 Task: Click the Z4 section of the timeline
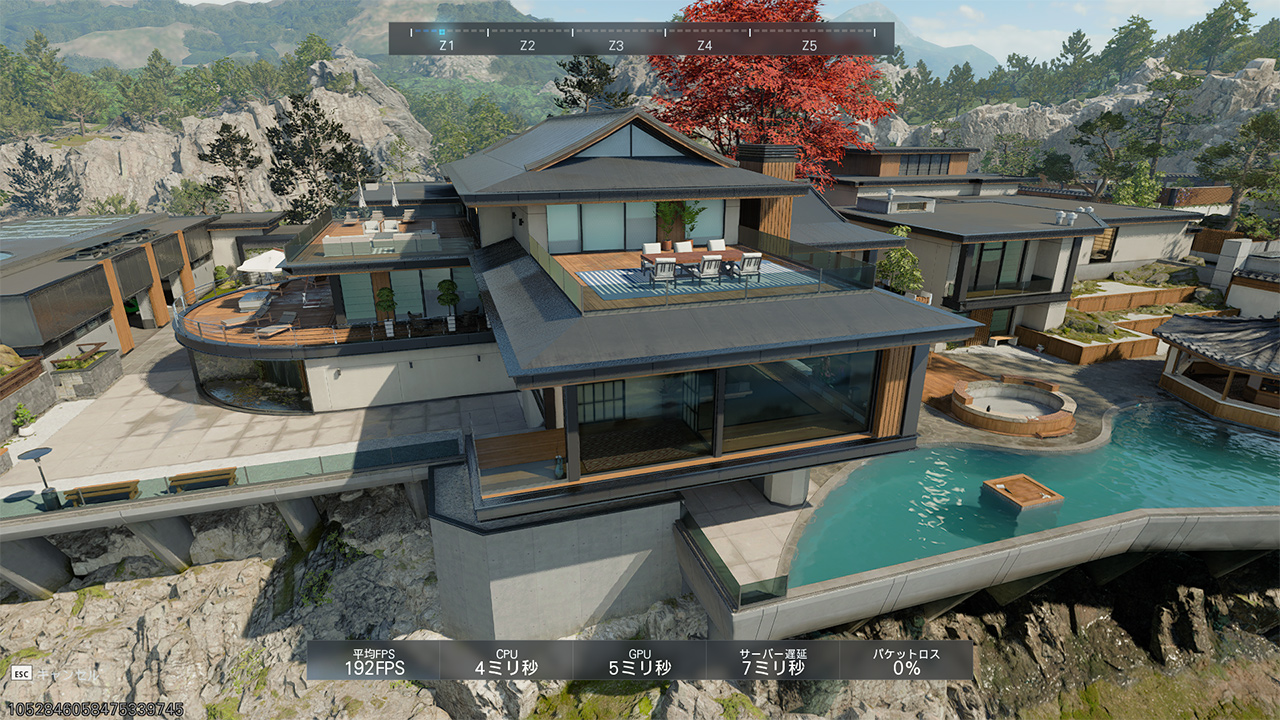point(704,46)
